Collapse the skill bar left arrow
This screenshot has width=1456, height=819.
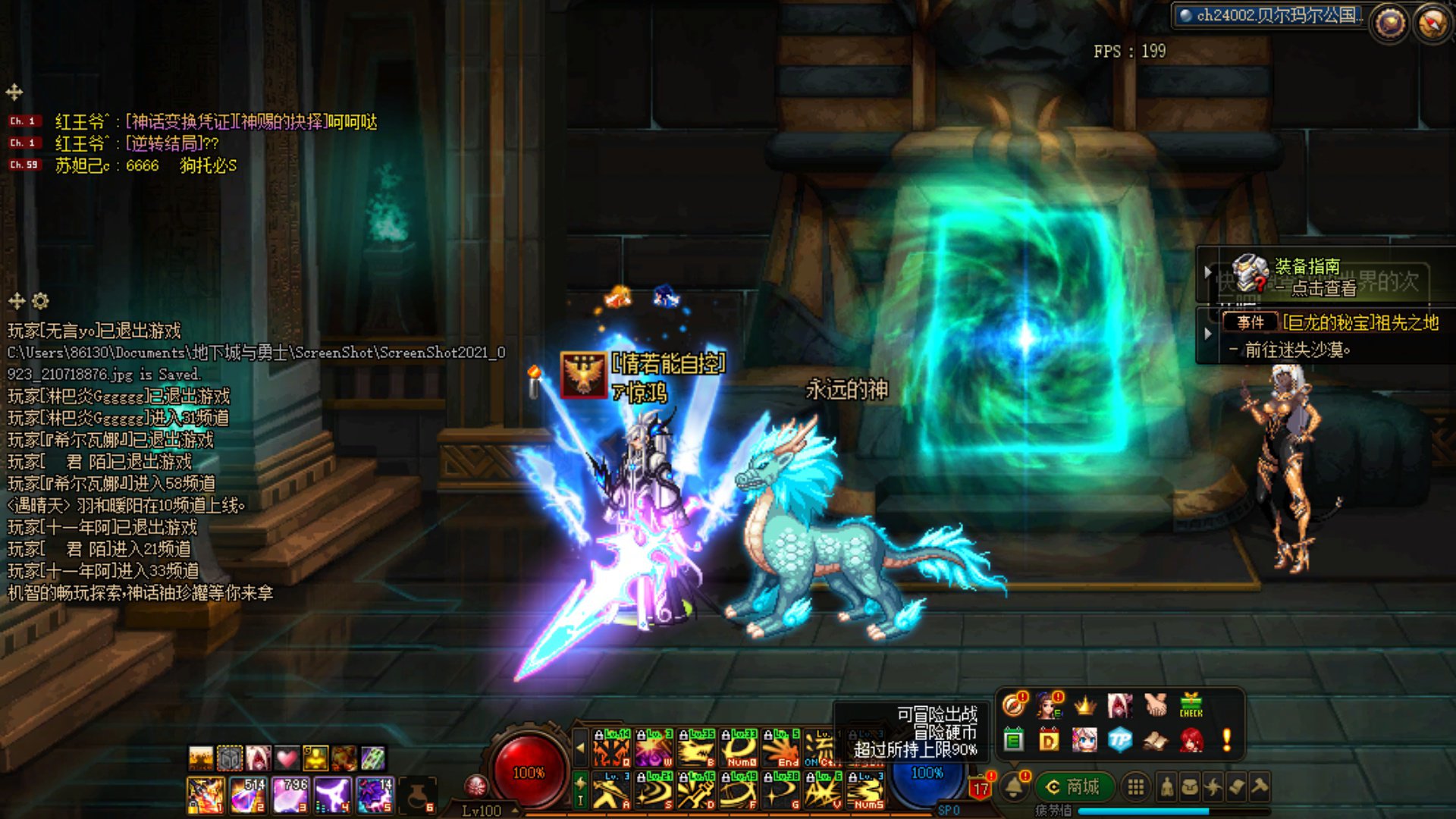click(x=580, y=748)
